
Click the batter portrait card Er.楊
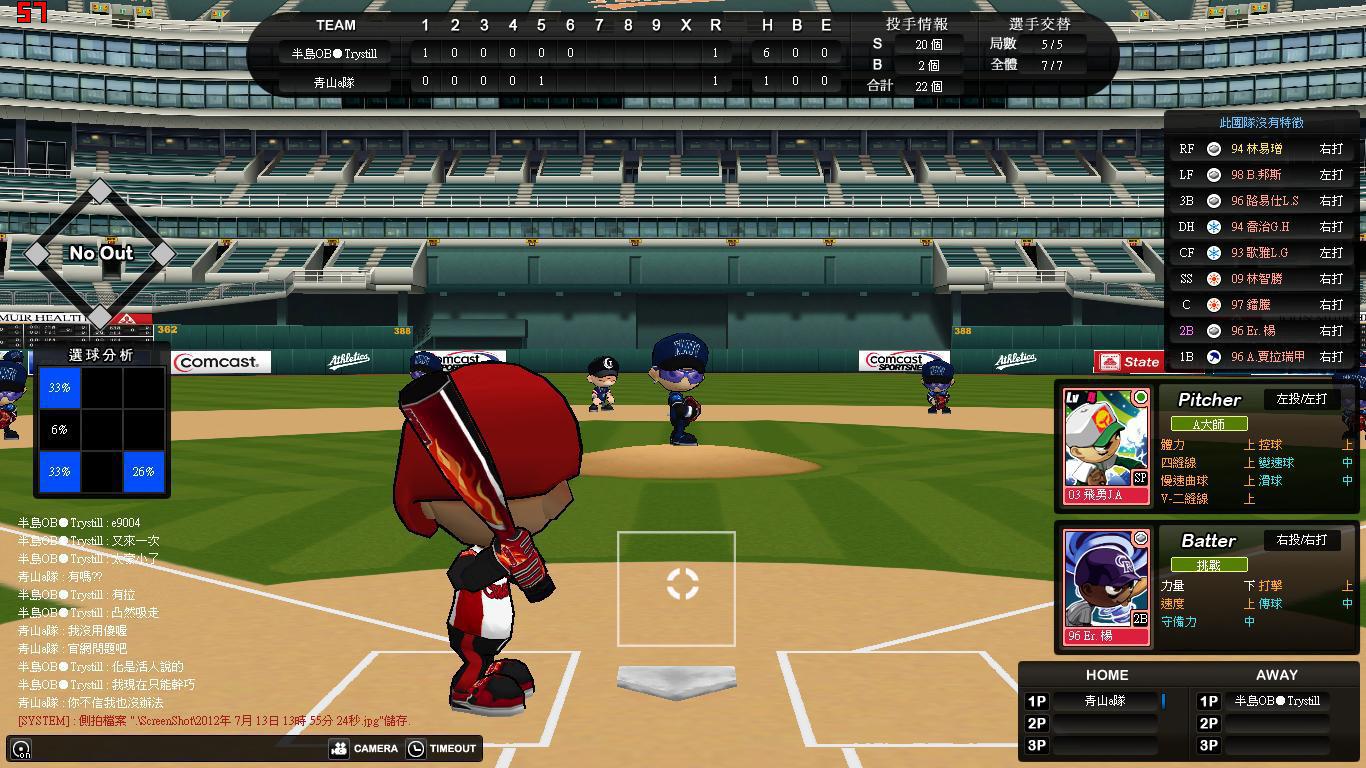click(x=1106, y=587)
